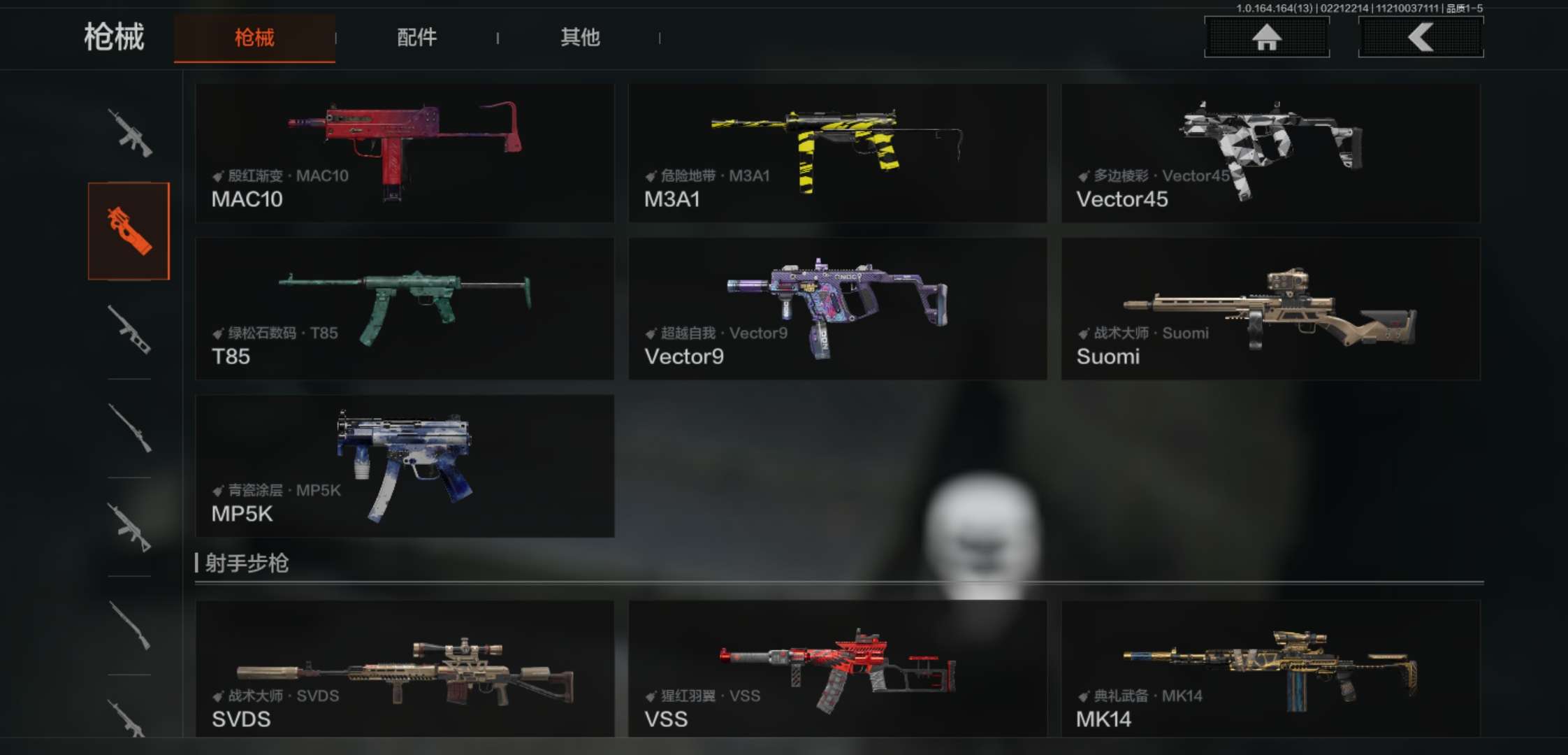Select the SVDS marksman rifle
Viewport: 1568px width, 755px height.
405,668
